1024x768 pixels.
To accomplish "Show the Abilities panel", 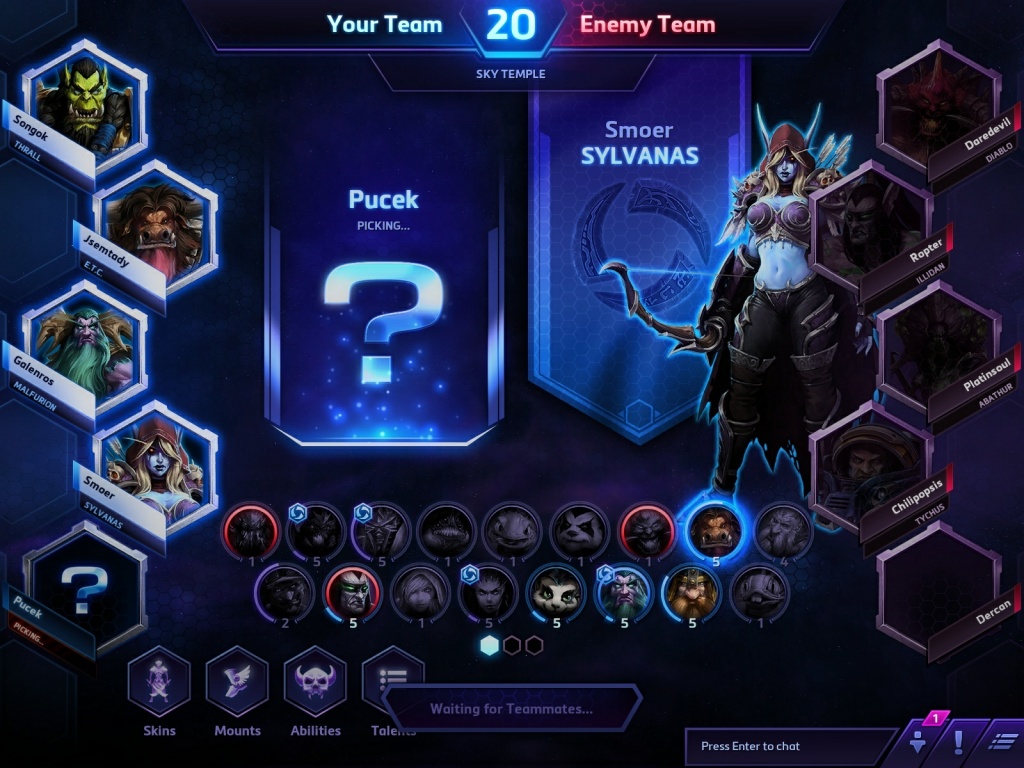I will click(315, 682).
